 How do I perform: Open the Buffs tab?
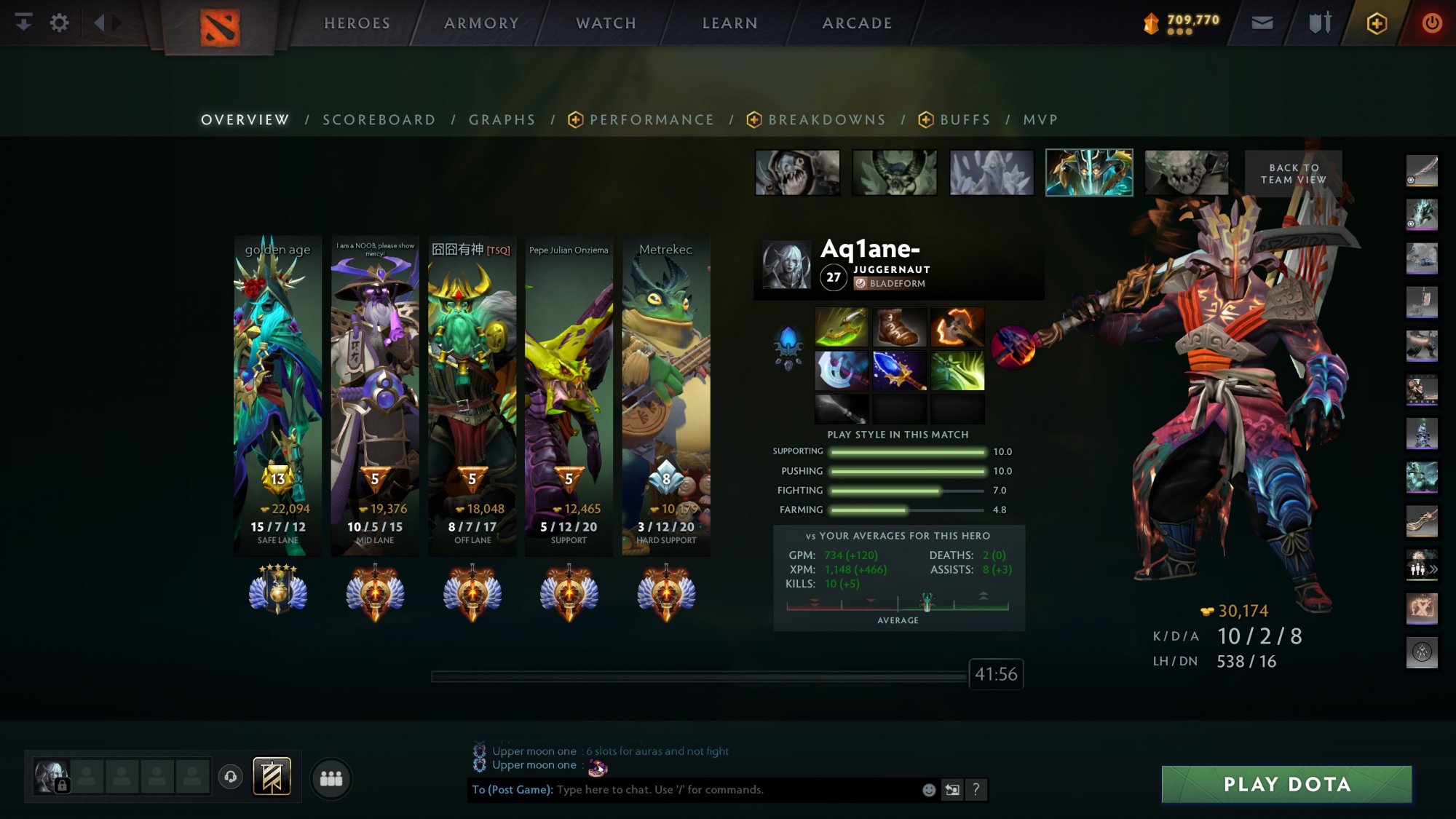tap(965, 120)
